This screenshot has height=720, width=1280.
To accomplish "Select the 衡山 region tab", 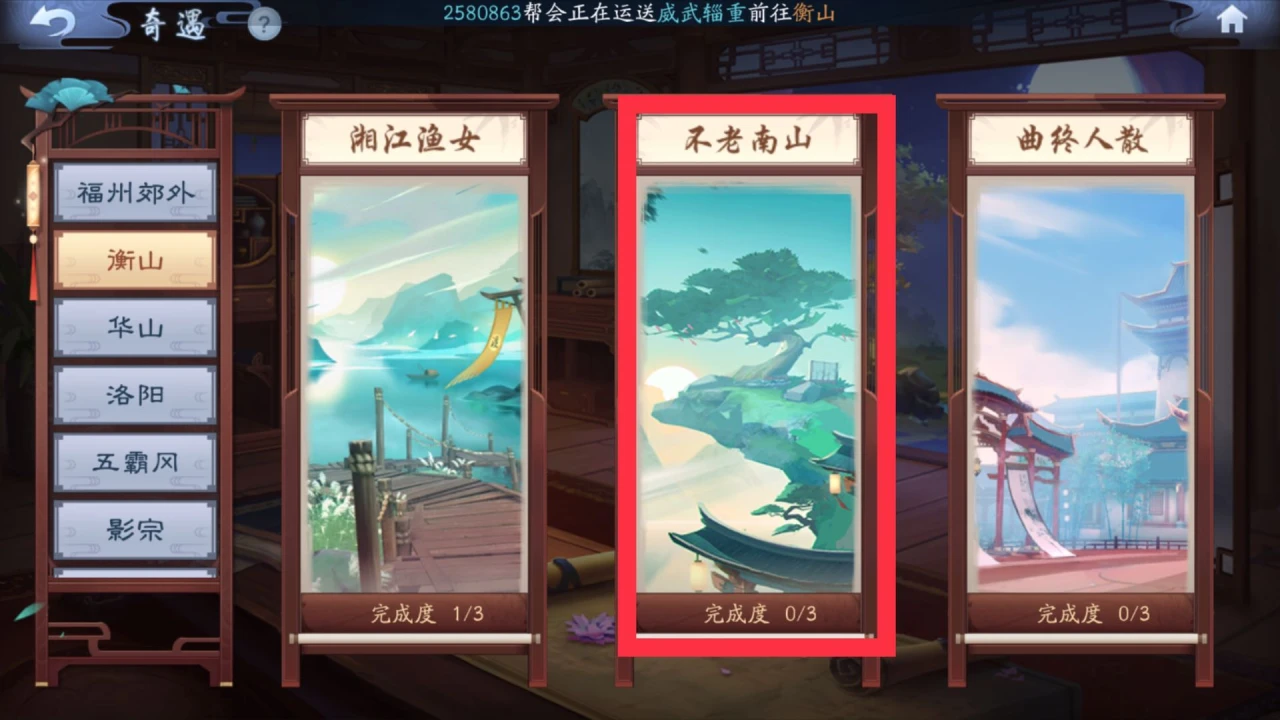I will click(x=136, y=259).
